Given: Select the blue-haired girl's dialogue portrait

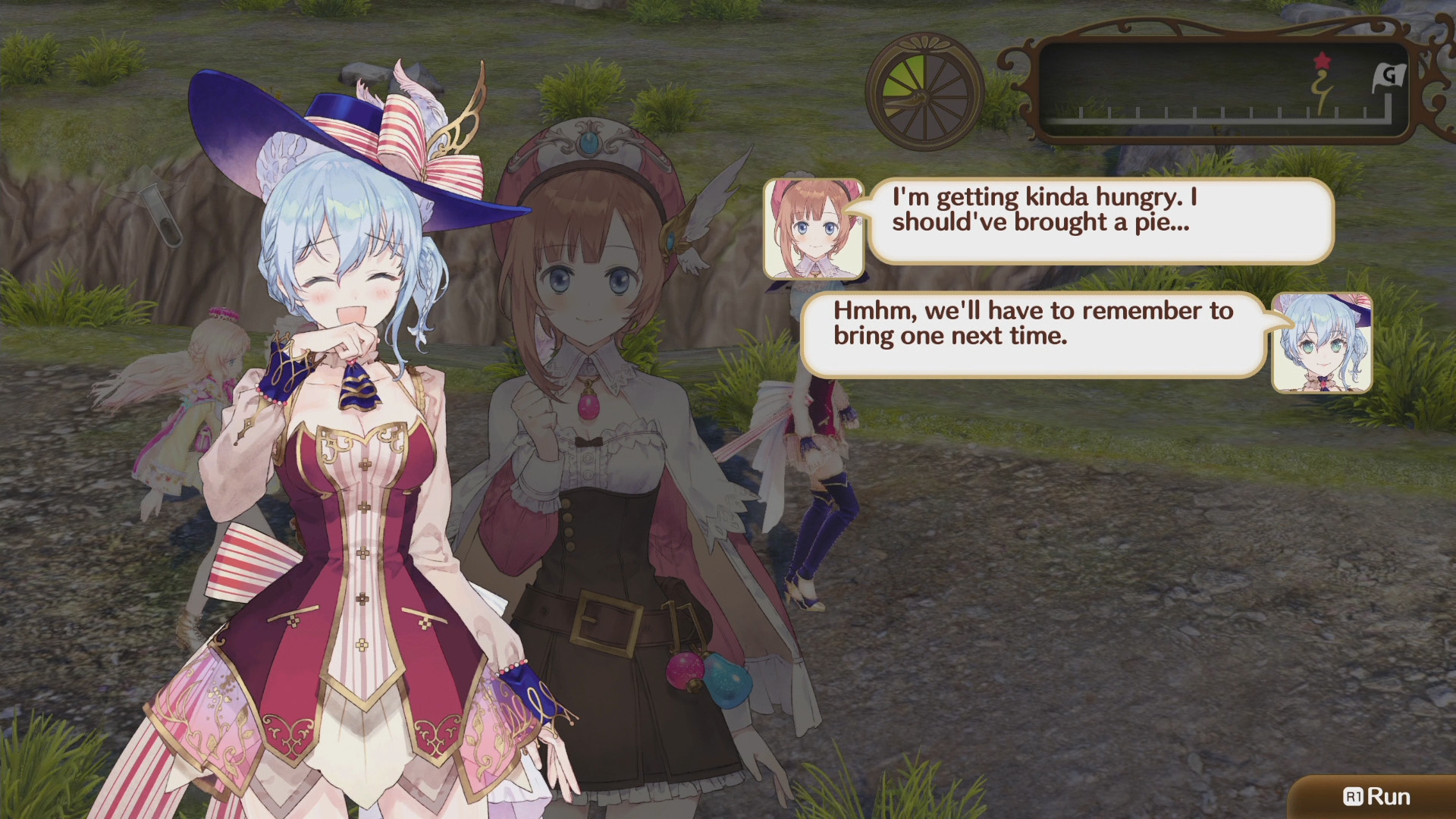Looking at the screenshot, I should pyautogui.click(x=1322, y=343).
